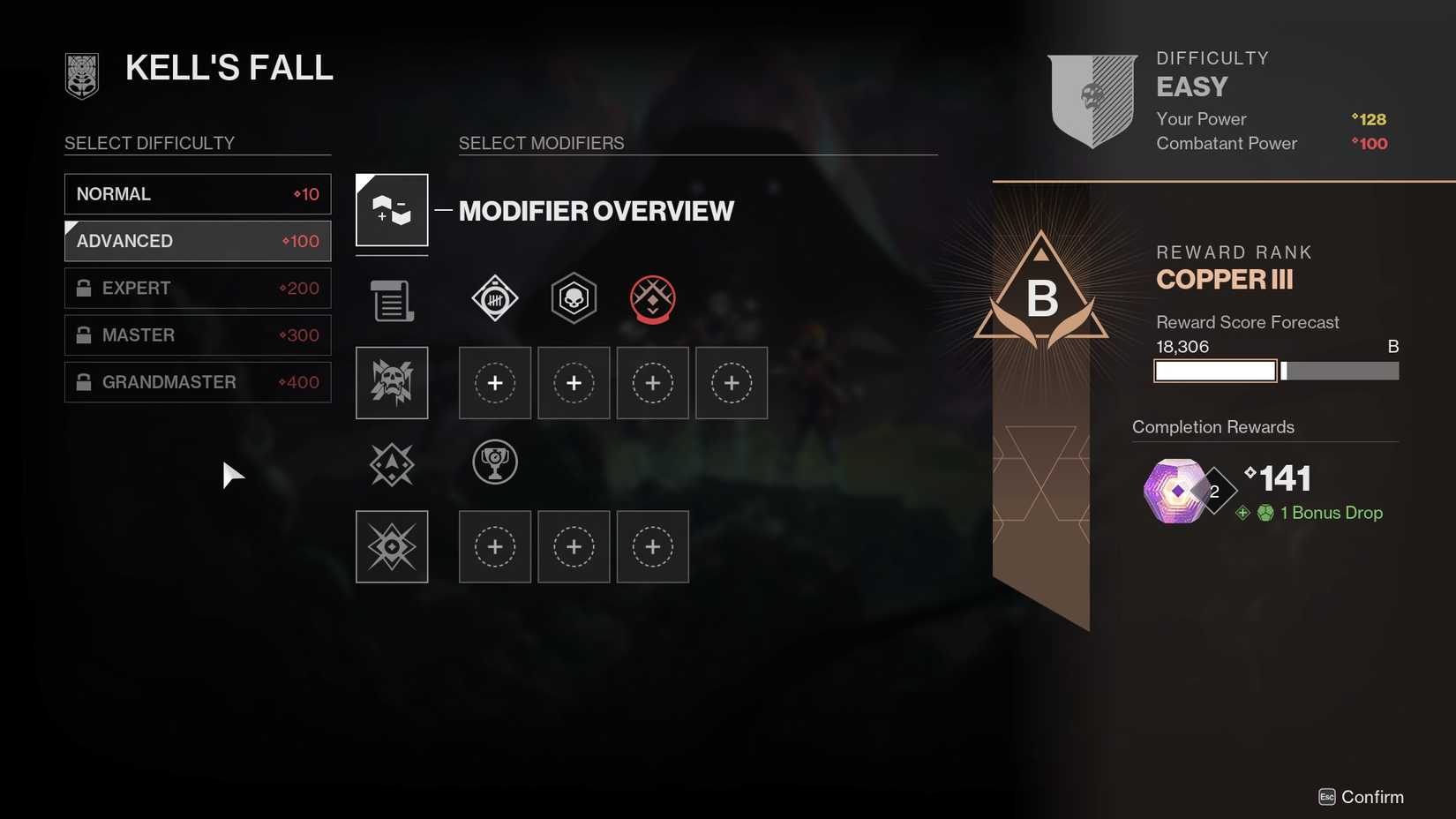Click the skull Banes row icon
This screenshot has height=819, width=1456.
(x=391, y=382)
